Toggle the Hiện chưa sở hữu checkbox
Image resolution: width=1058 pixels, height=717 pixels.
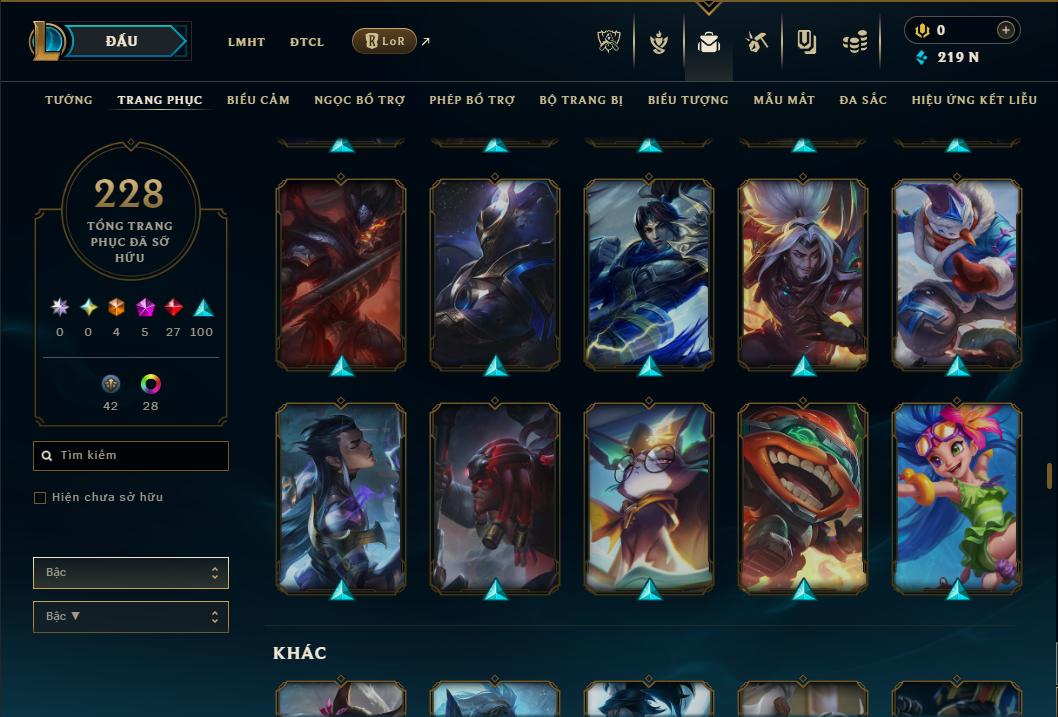coord(40,498)
